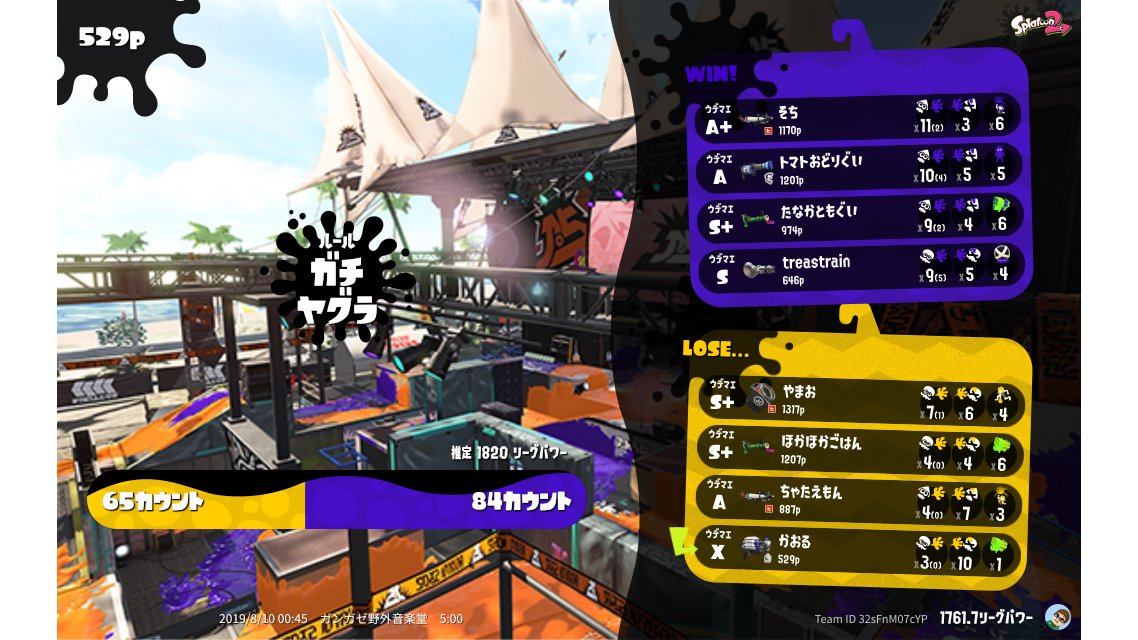Screen dimensions: 1138x640
Task: Select the treastrain player row
Action: (x=860, y=267)
